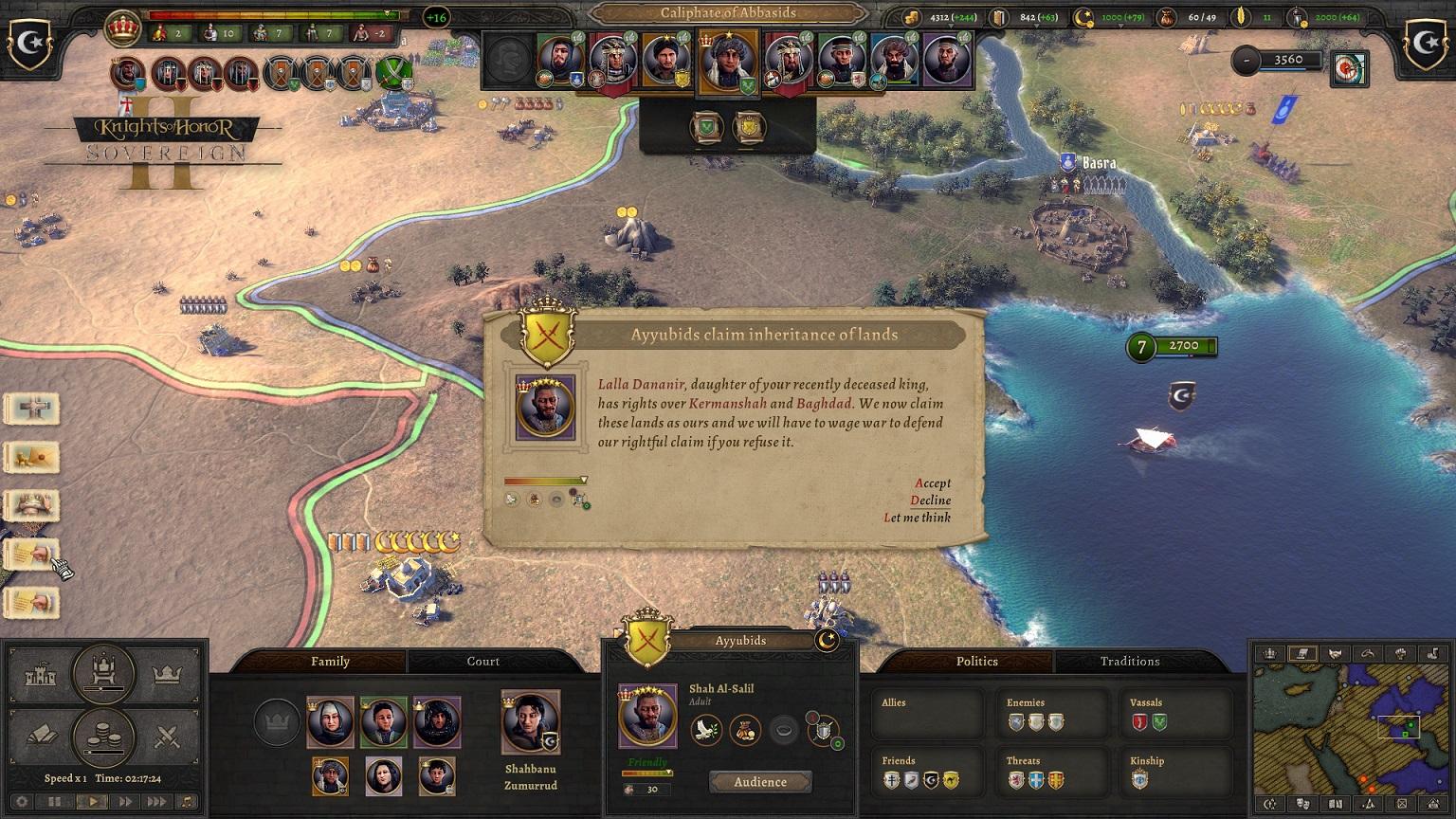Click the royal crown icon at top
The width and height of the screenshot is (1456, 819).
point(121,28)
